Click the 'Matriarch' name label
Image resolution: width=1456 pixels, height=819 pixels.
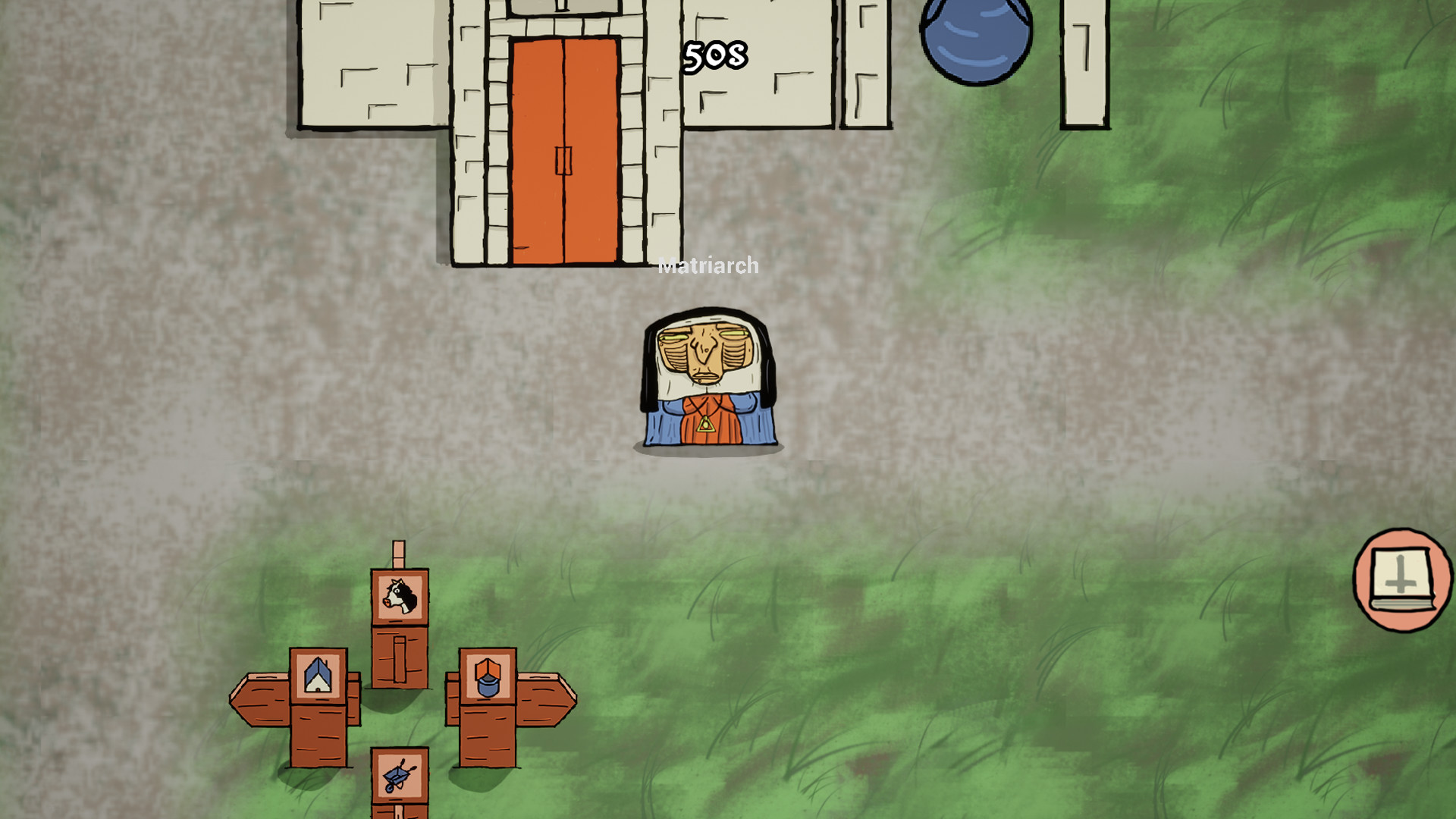click(x=707, y=266)
